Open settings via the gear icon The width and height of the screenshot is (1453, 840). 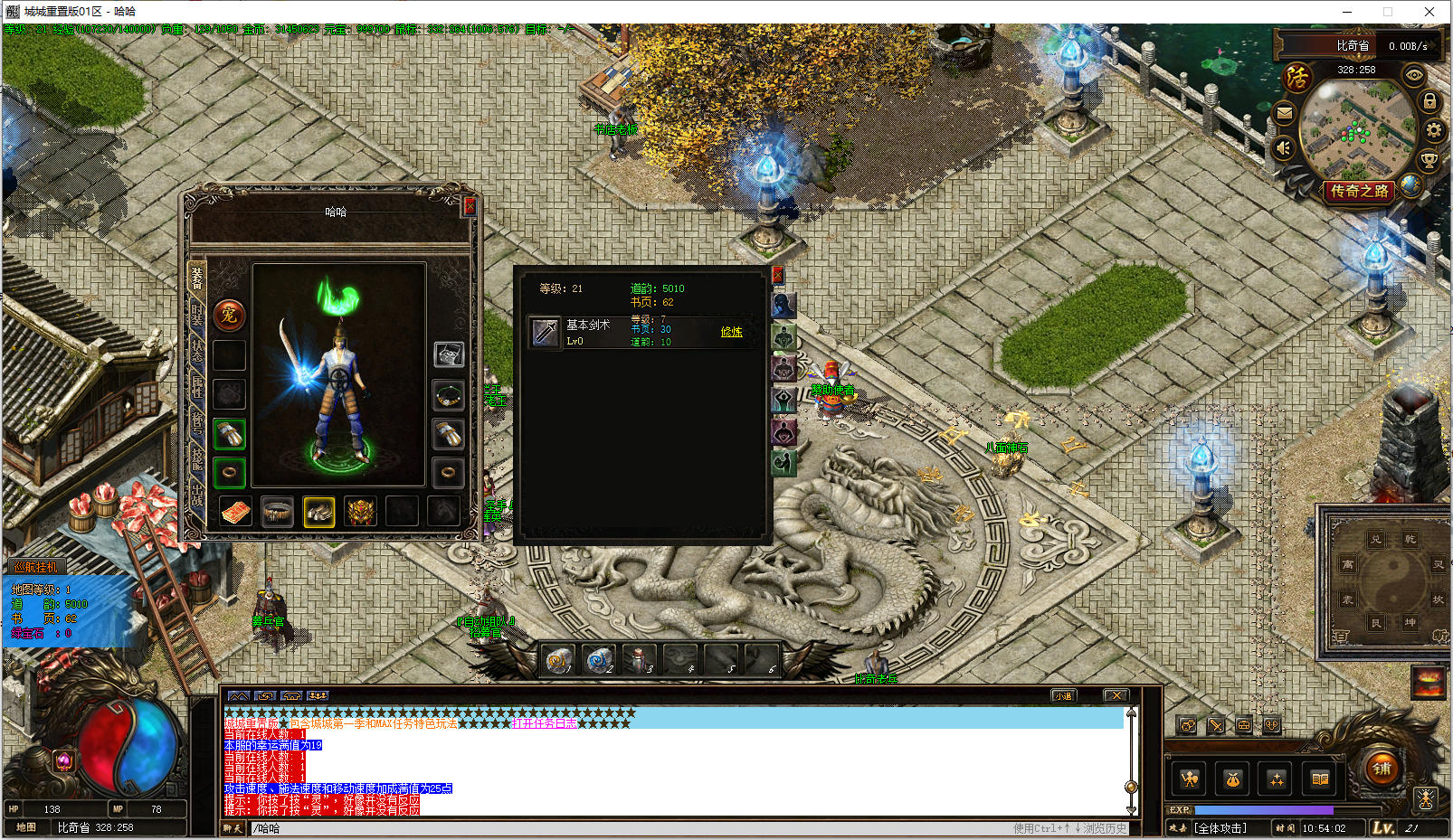click(x=1433, y=130)
